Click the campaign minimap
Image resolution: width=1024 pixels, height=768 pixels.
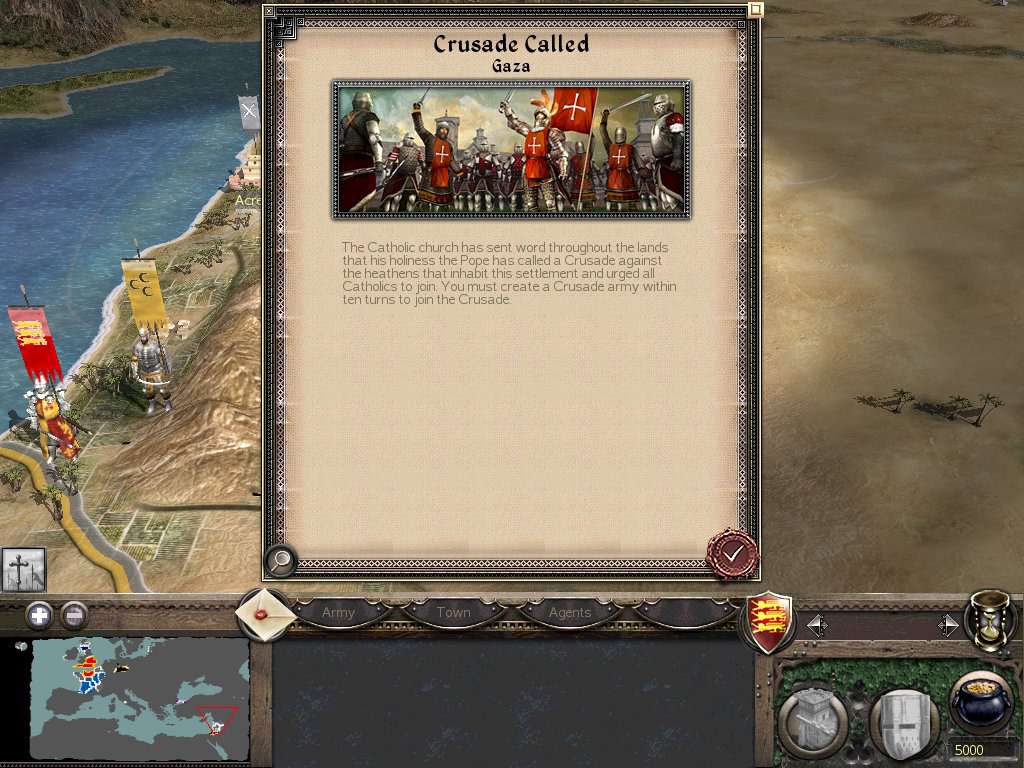(138, 698)
